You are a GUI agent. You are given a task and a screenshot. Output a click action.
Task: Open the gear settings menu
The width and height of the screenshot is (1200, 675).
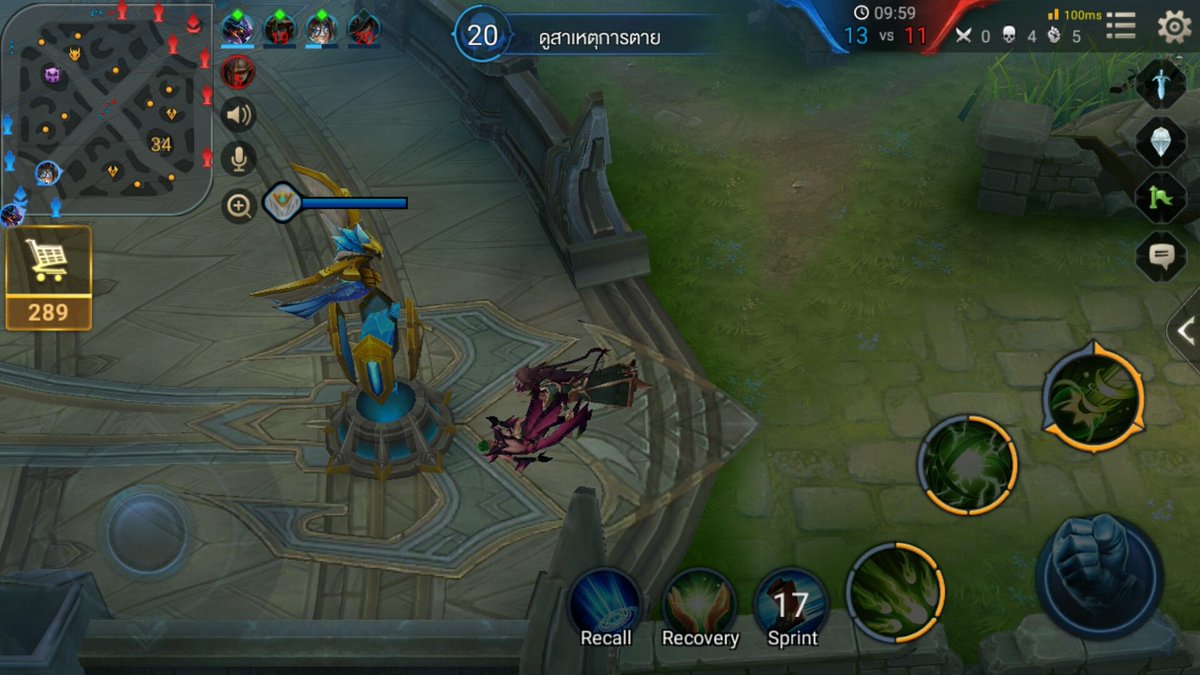coord(1174,26)
